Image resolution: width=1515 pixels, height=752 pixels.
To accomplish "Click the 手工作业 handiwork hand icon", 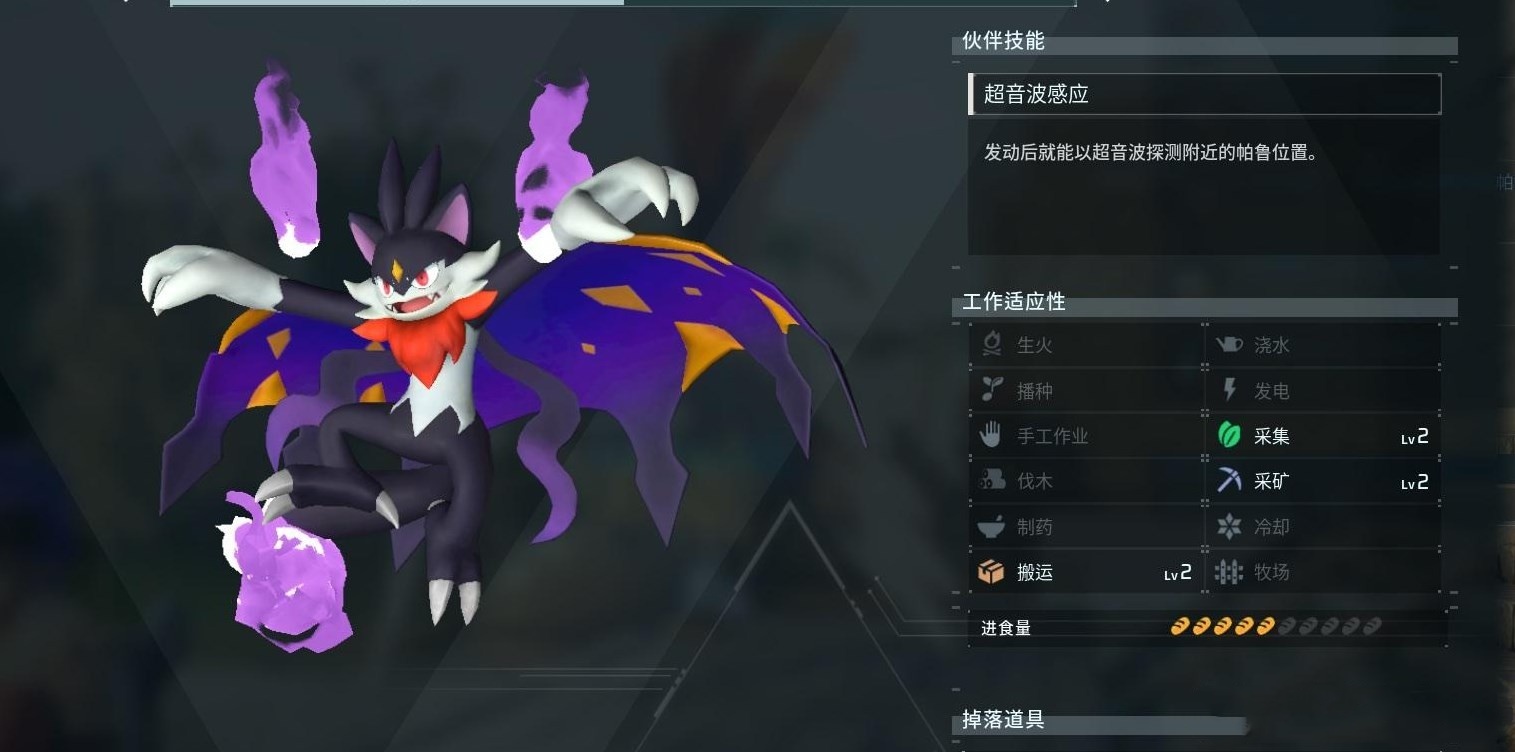I will coord(990,435).
